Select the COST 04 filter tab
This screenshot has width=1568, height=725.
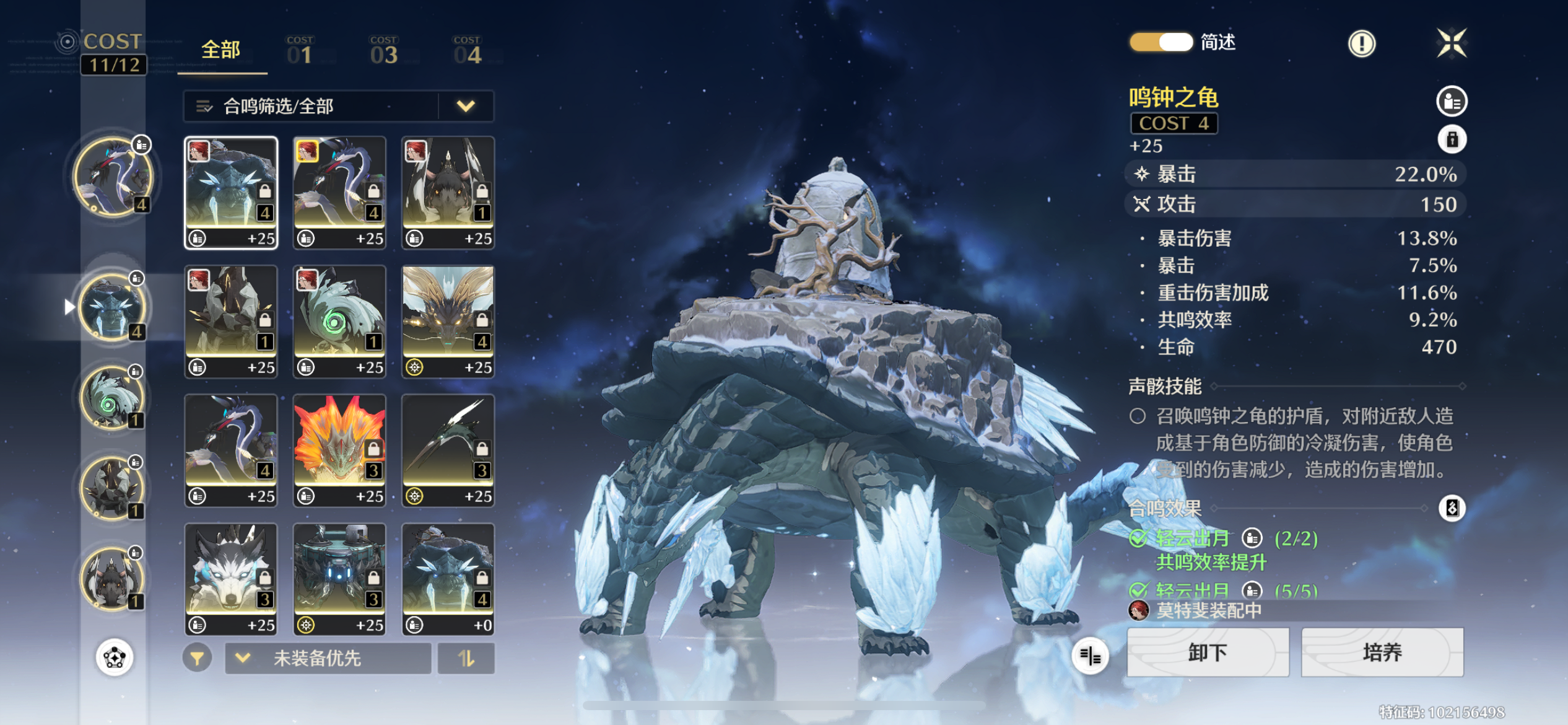click(x=468, y=51)
